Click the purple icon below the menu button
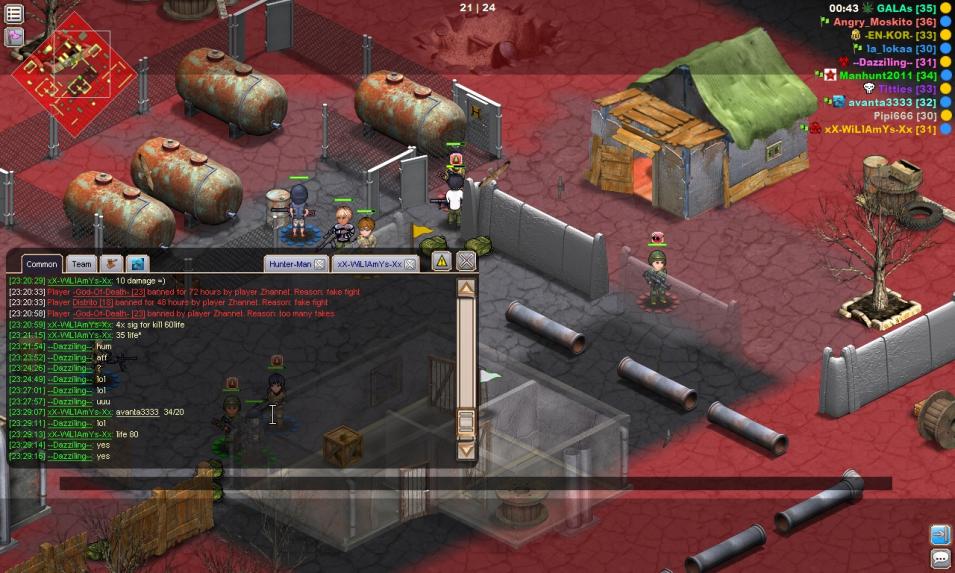The height and width of the screenshot is (573, 955). pos(15,37)
